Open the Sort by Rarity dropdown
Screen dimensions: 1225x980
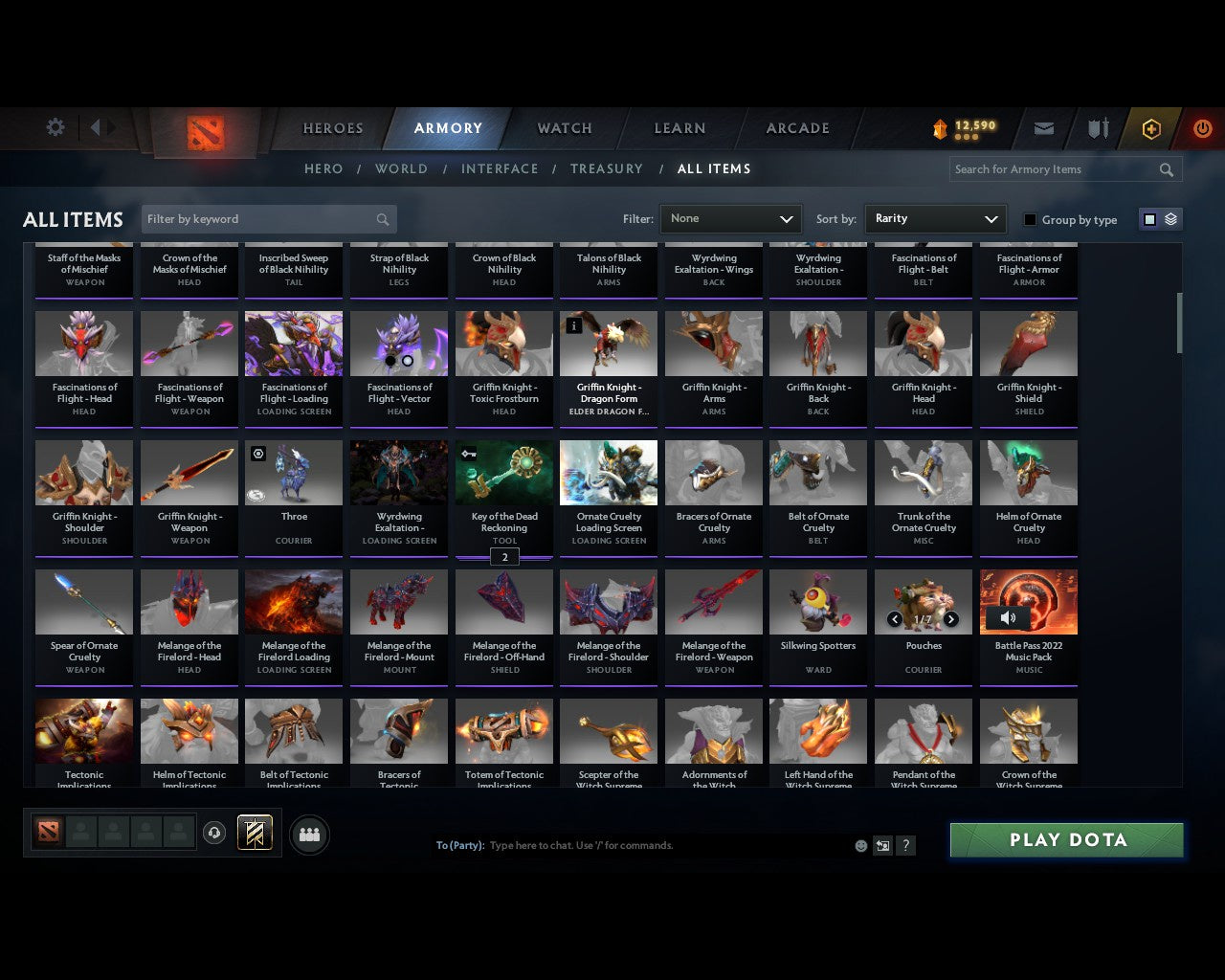(935, 219)
